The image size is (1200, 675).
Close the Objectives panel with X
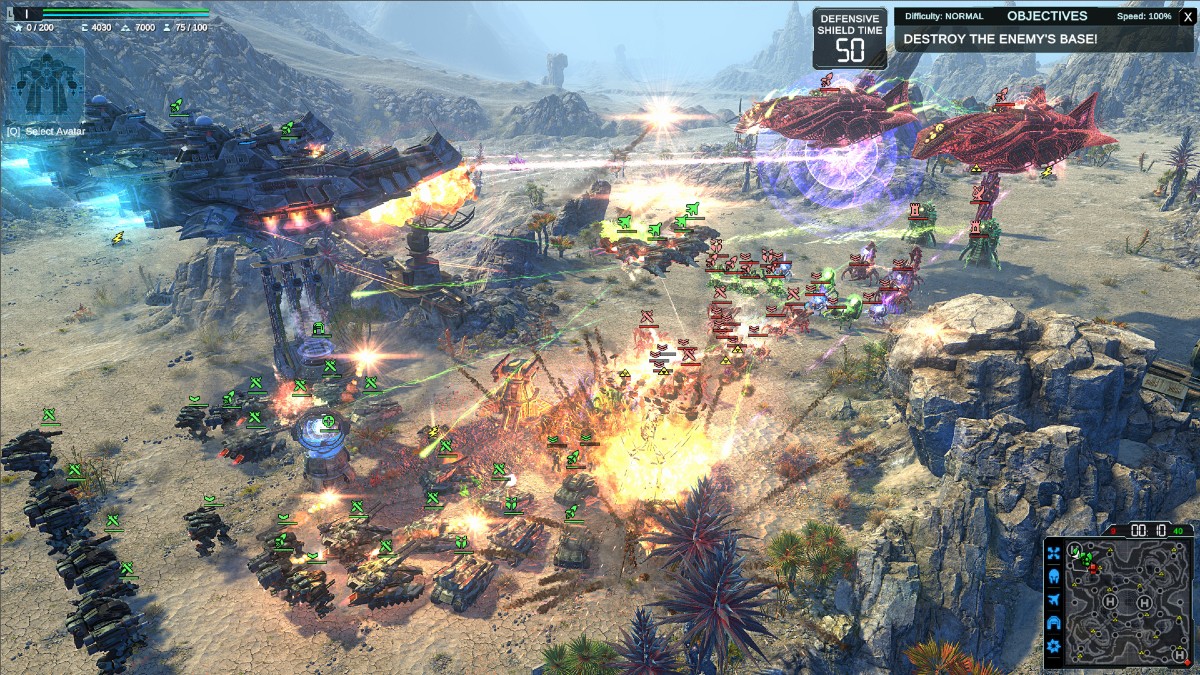(1187, 16)
